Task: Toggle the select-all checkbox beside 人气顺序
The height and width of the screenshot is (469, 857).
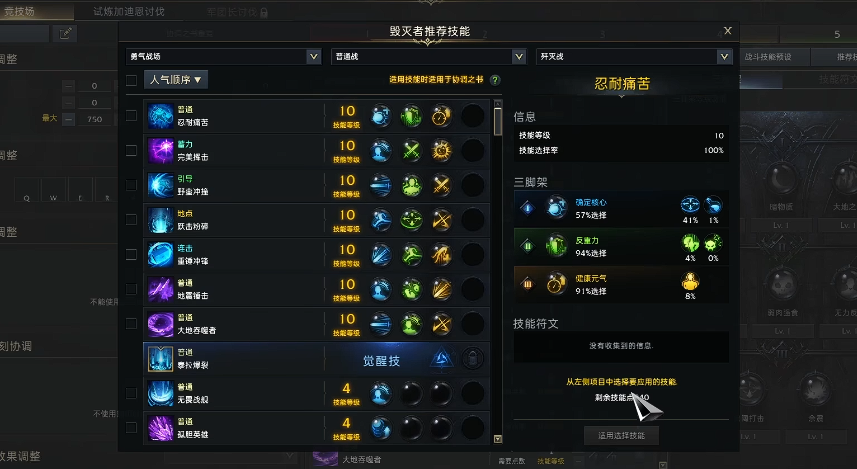Action: click(x=131, y=81)
